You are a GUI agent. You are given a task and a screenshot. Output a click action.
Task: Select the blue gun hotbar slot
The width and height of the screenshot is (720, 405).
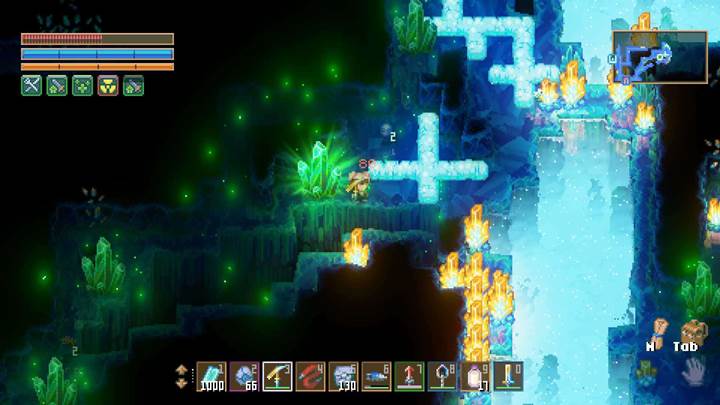[377, 375]
